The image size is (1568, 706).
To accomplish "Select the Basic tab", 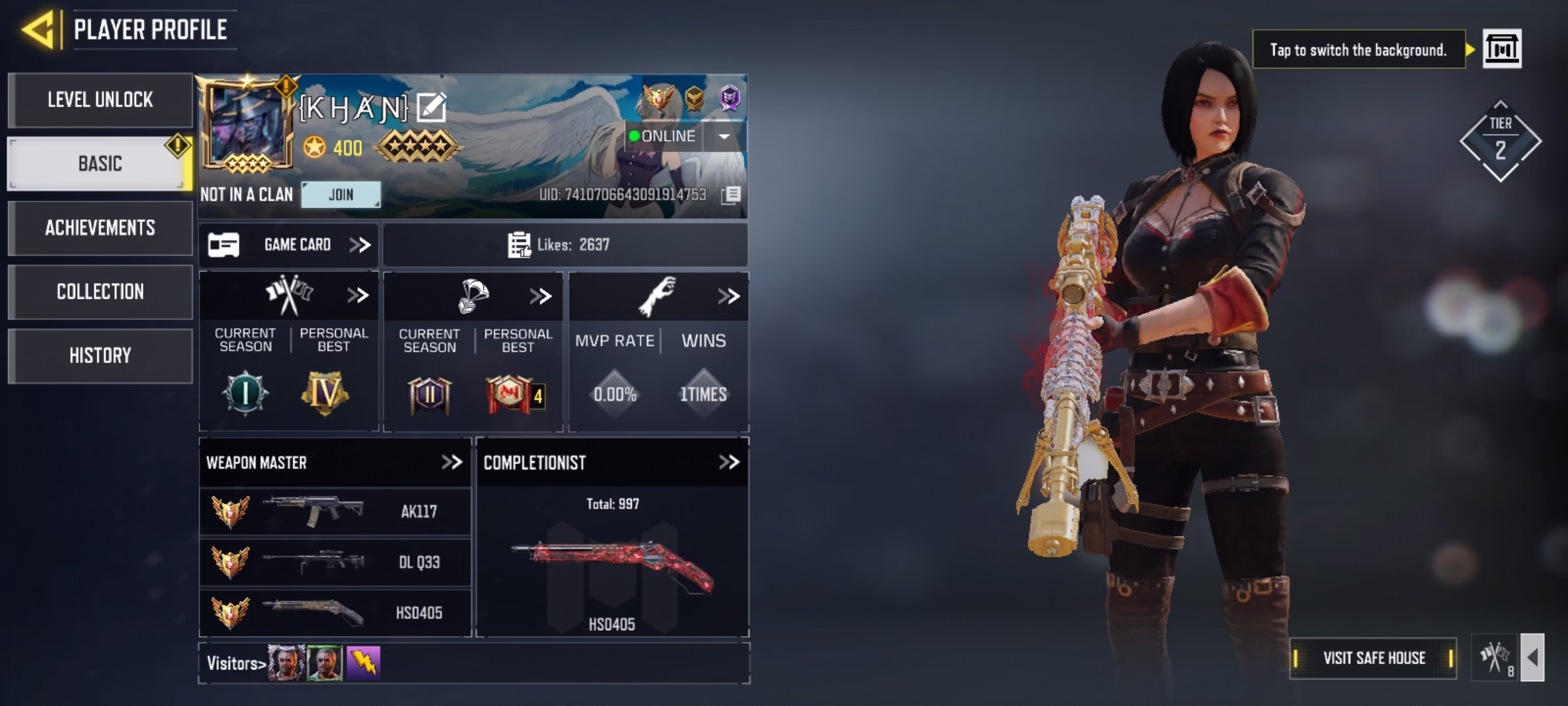I will 100,163.
